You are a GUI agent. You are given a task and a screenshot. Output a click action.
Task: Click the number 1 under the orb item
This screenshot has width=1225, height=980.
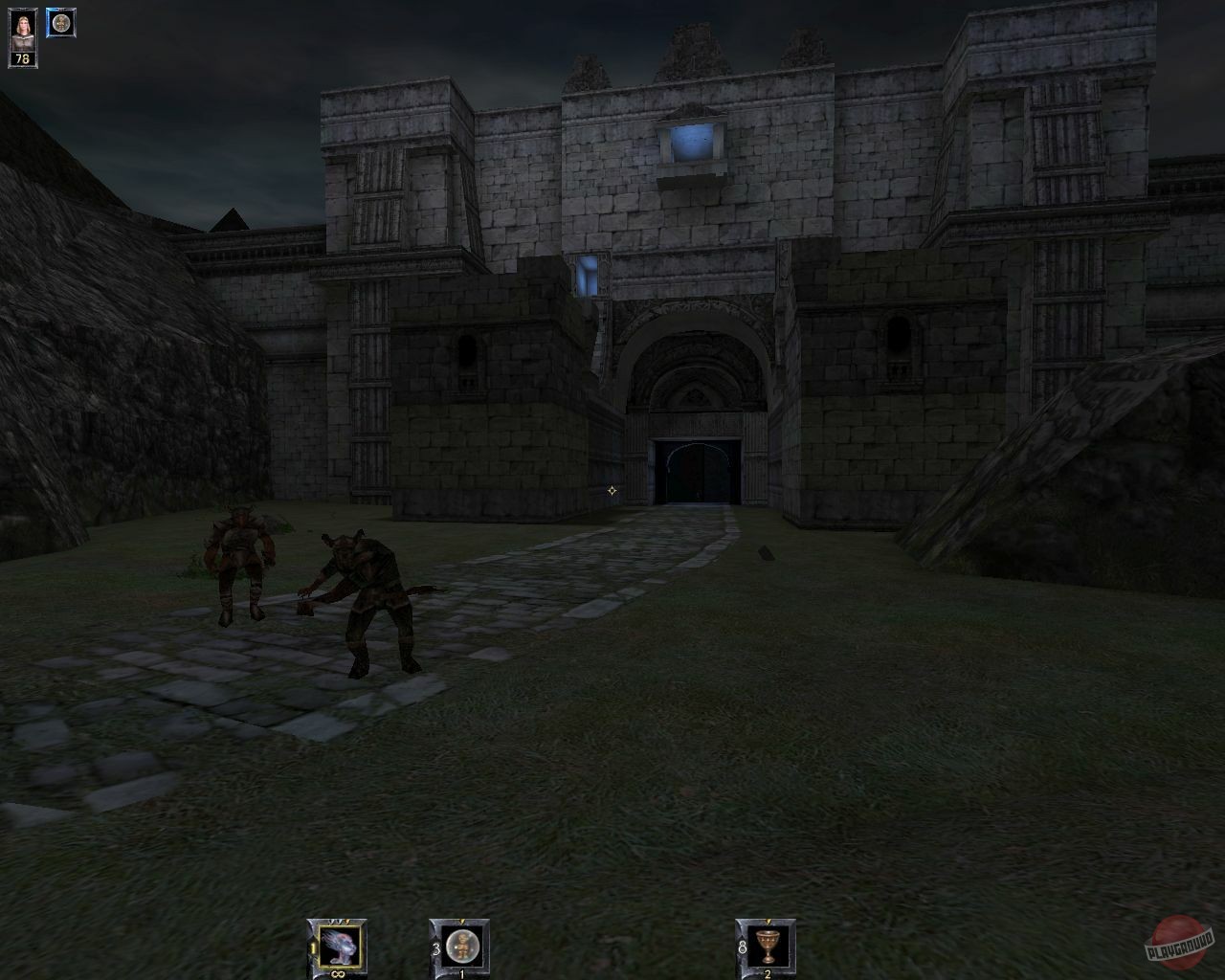point(460,972)
